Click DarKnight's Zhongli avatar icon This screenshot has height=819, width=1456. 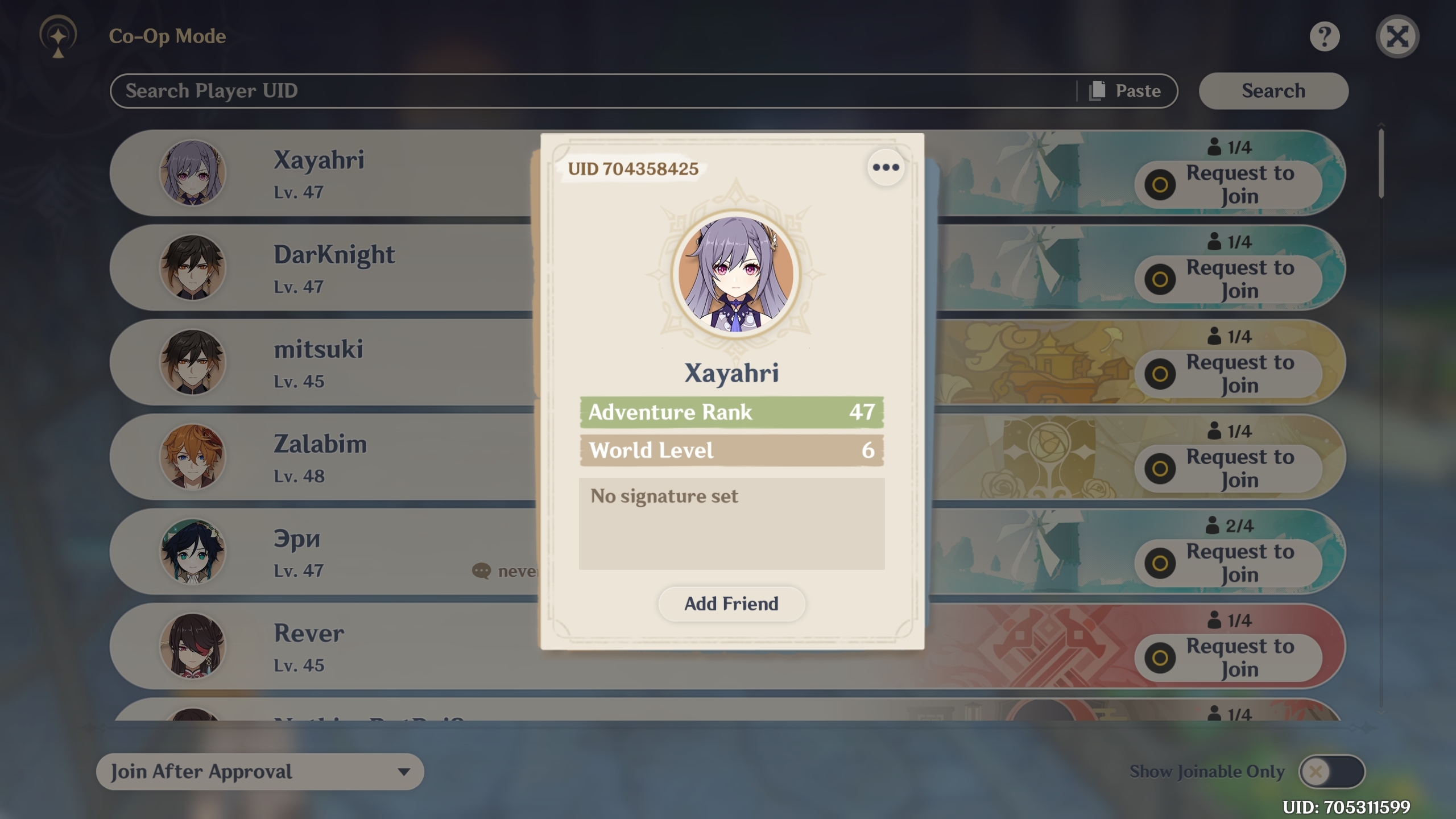(x=193, y=268)
